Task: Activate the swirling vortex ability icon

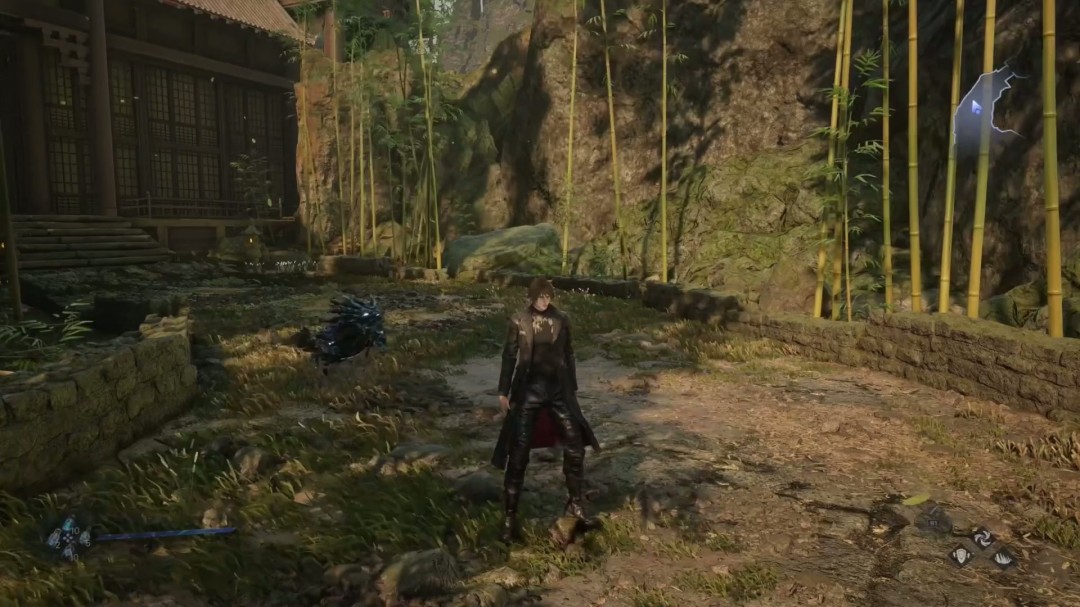Action: click(983, 538)
